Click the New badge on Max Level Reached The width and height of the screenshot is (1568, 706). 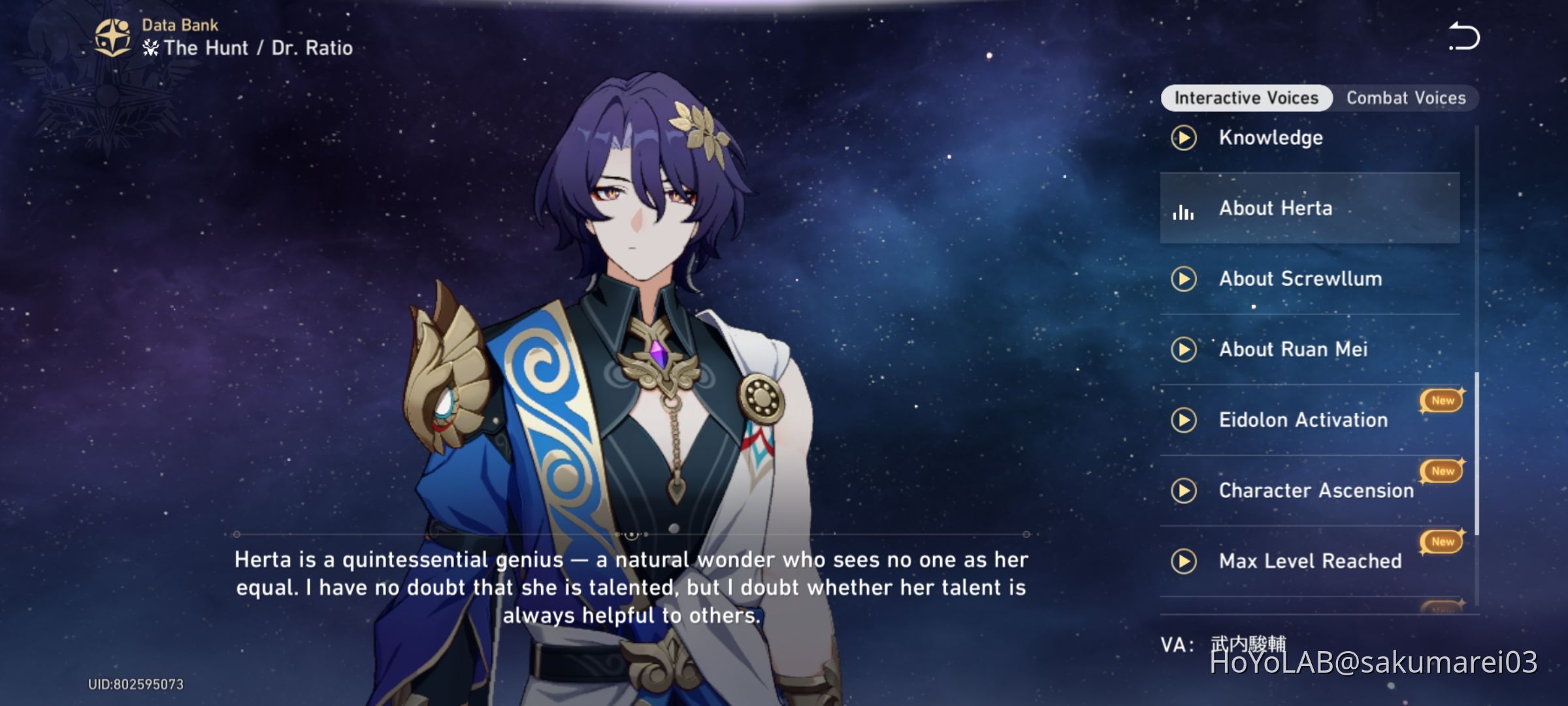(1442, 541)
